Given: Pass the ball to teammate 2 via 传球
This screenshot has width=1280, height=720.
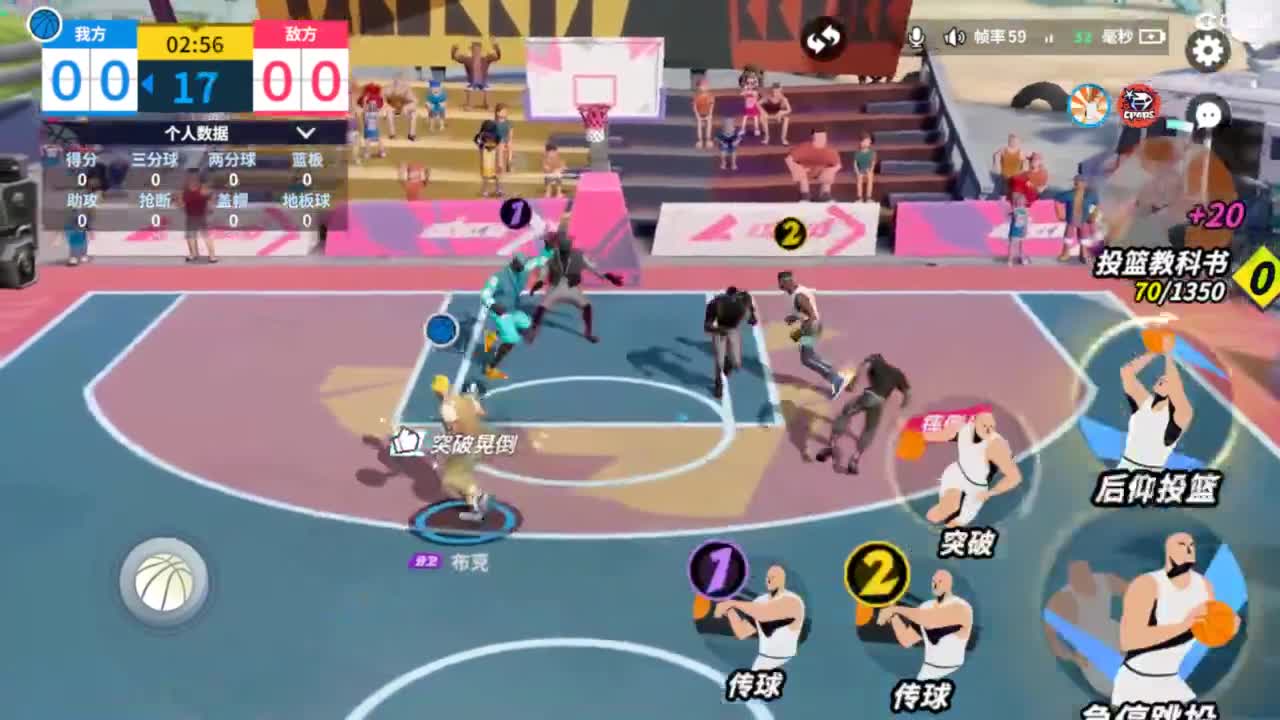Looking at the screenshot, I should (x=925, y=620).
